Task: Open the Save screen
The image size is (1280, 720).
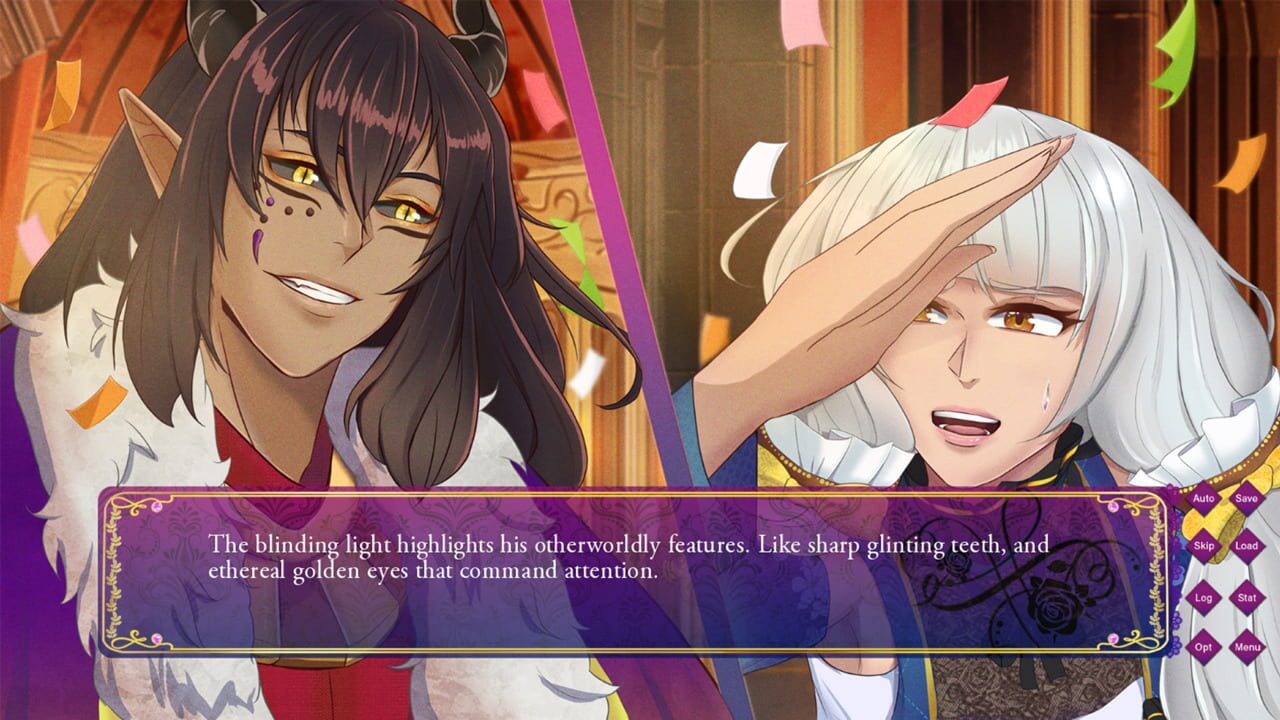Action: coord(1245,499)
